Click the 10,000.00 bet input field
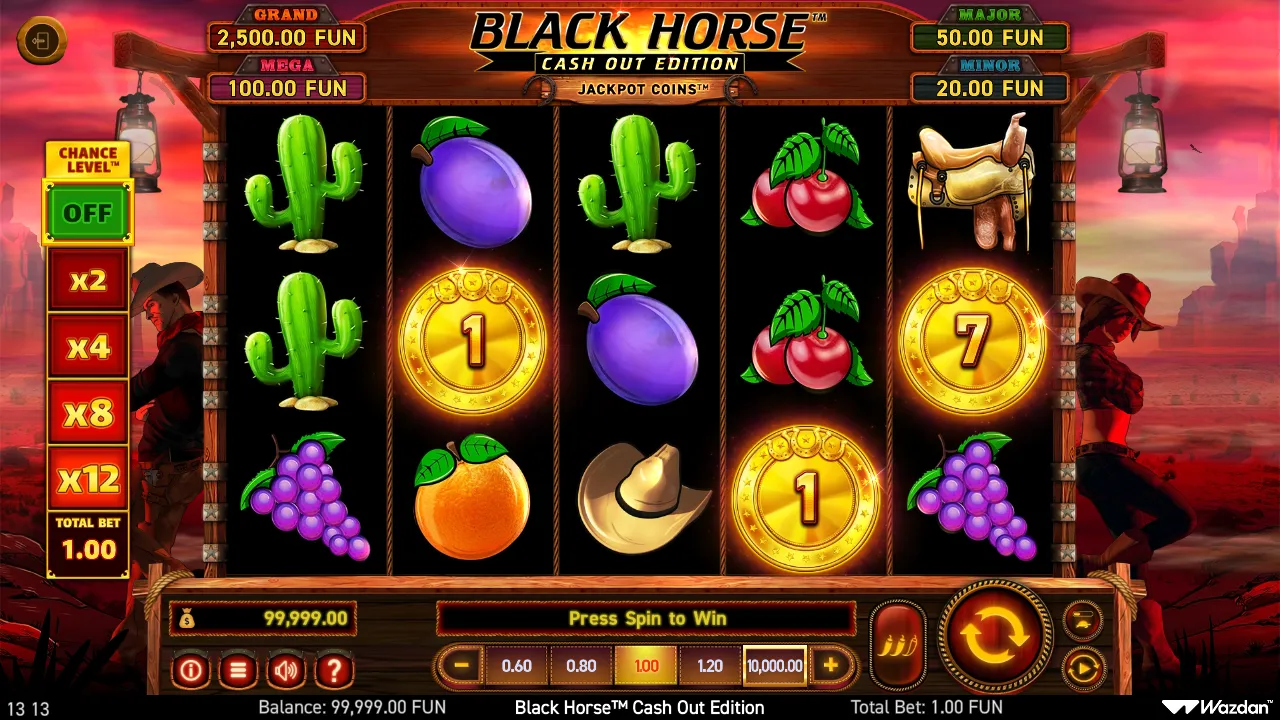The width and height of the screenshot is (1280, 720). click(x=773, y=664)
